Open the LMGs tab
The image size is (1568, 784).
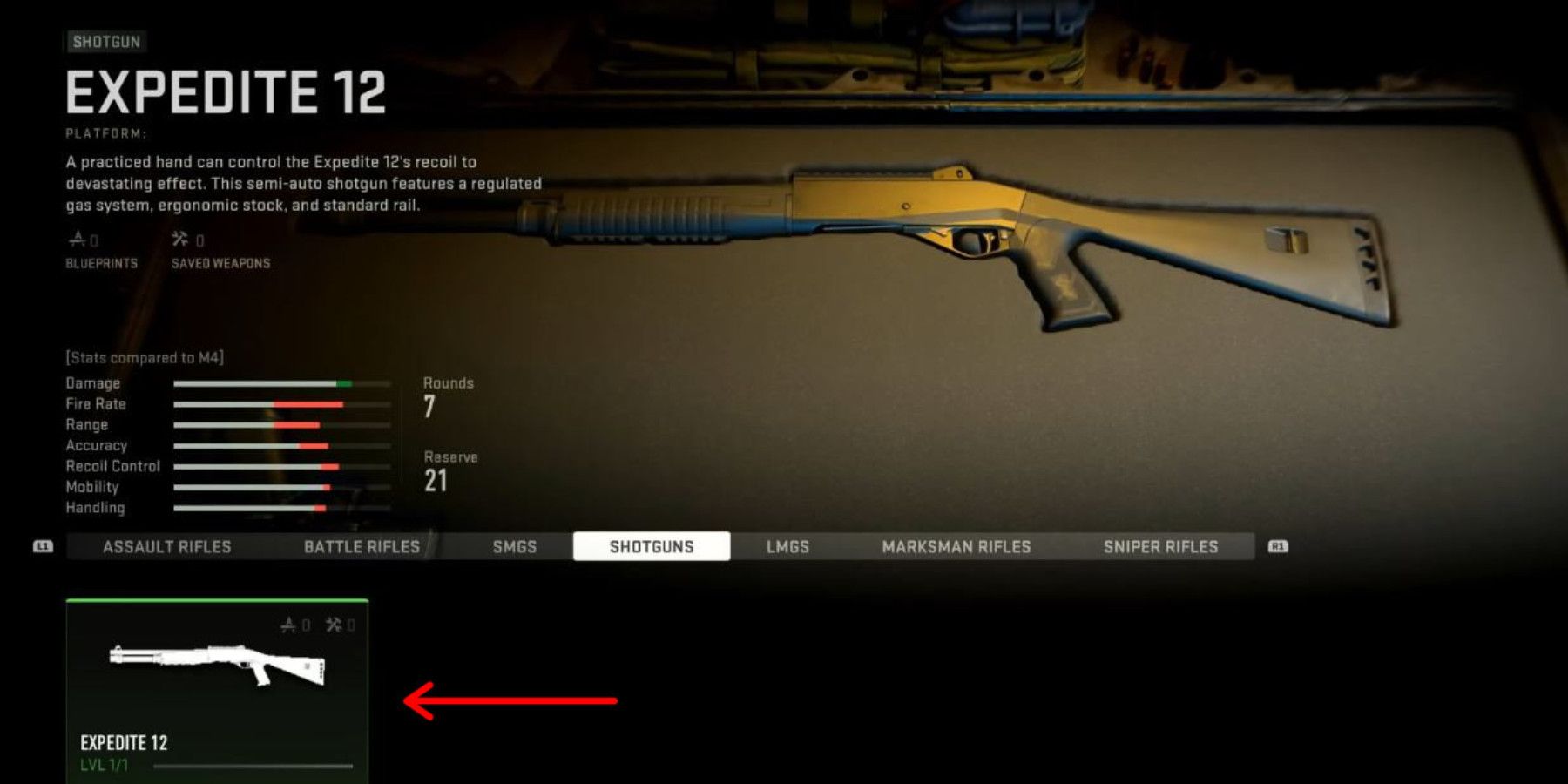point(787,547)
